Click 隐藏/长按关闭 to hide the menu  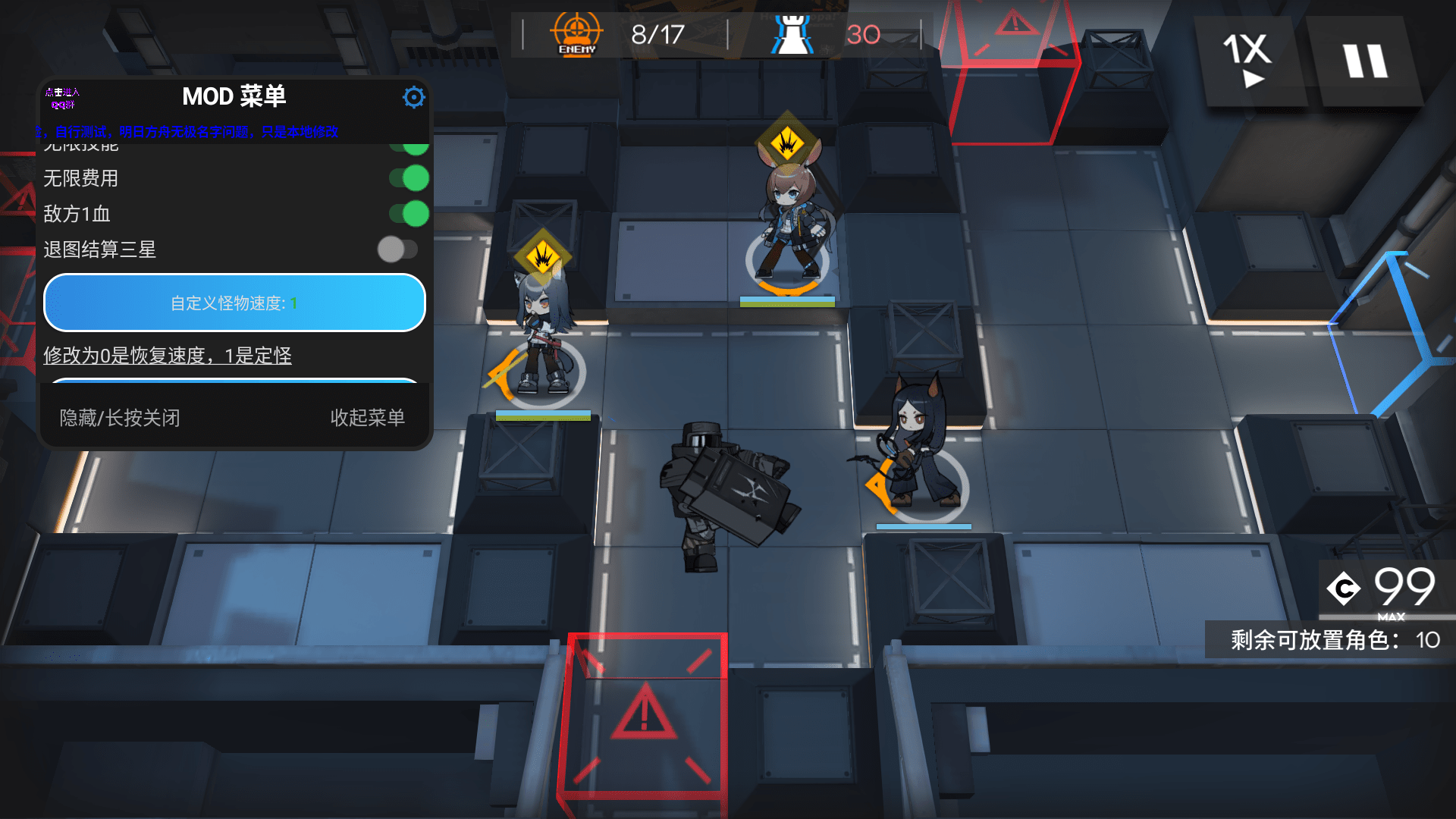click(118, 418)
